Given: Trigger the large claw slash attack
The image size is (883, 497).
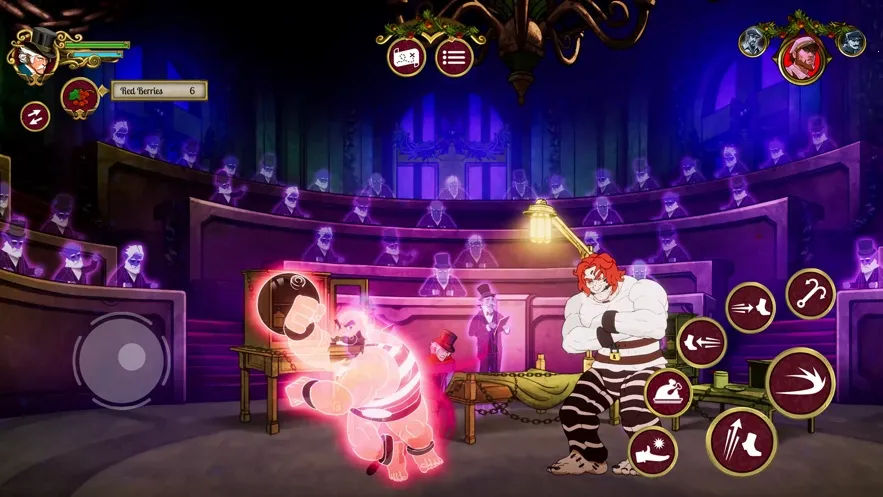Looking at the screenshot, I should coord(800,383).
